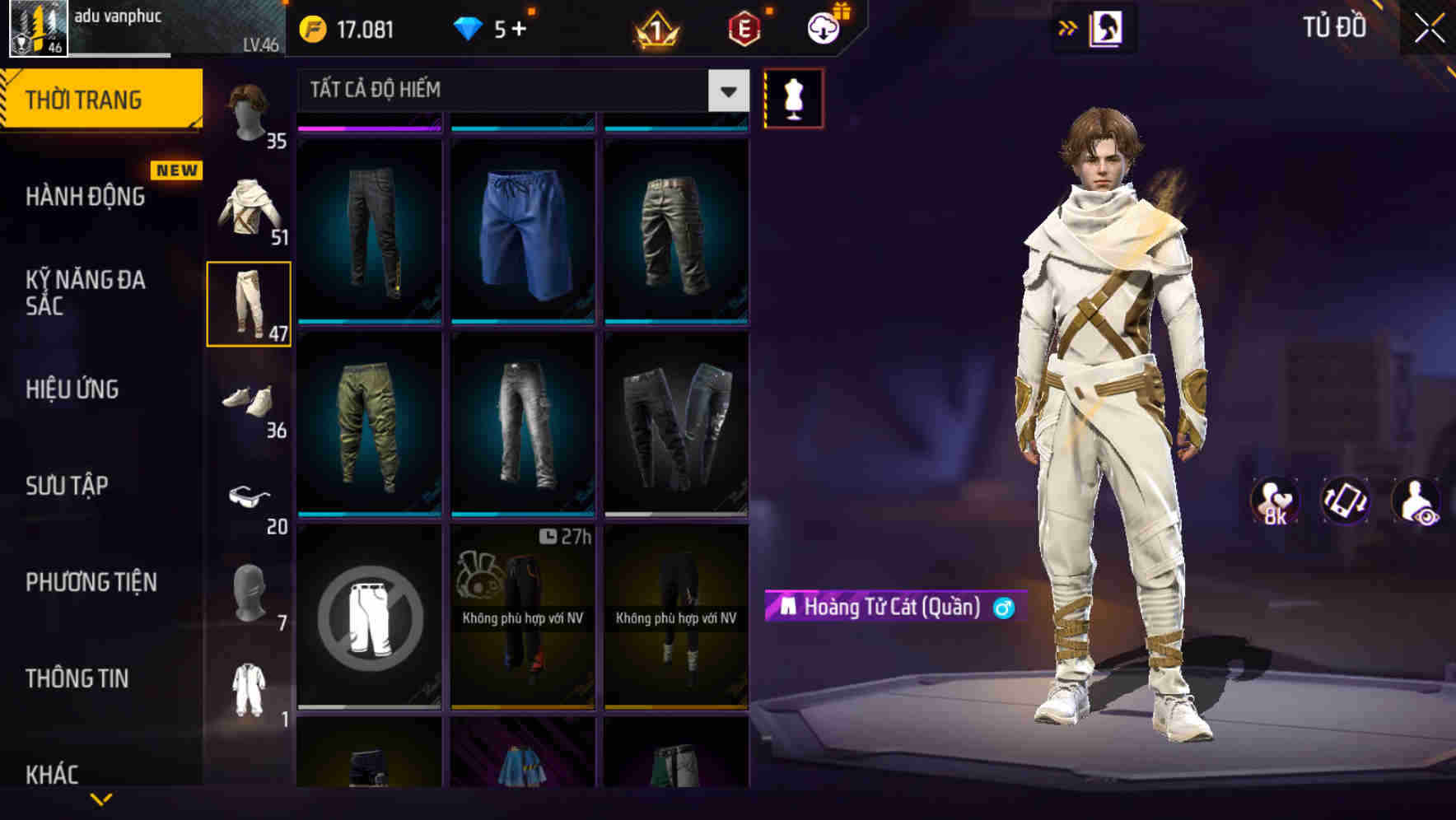Screen dimensions: 1456x820
Task: Expand the KHÁC section with the down arrow
Action: 102,797
